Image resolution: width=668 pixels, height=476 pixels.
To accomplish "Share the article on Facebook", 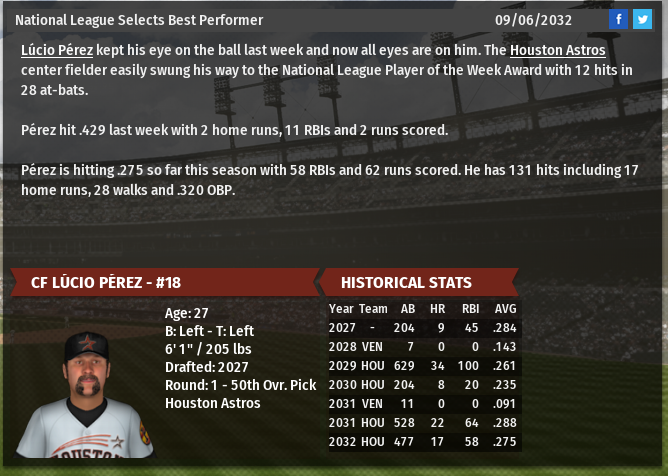I will pos(619,19).
